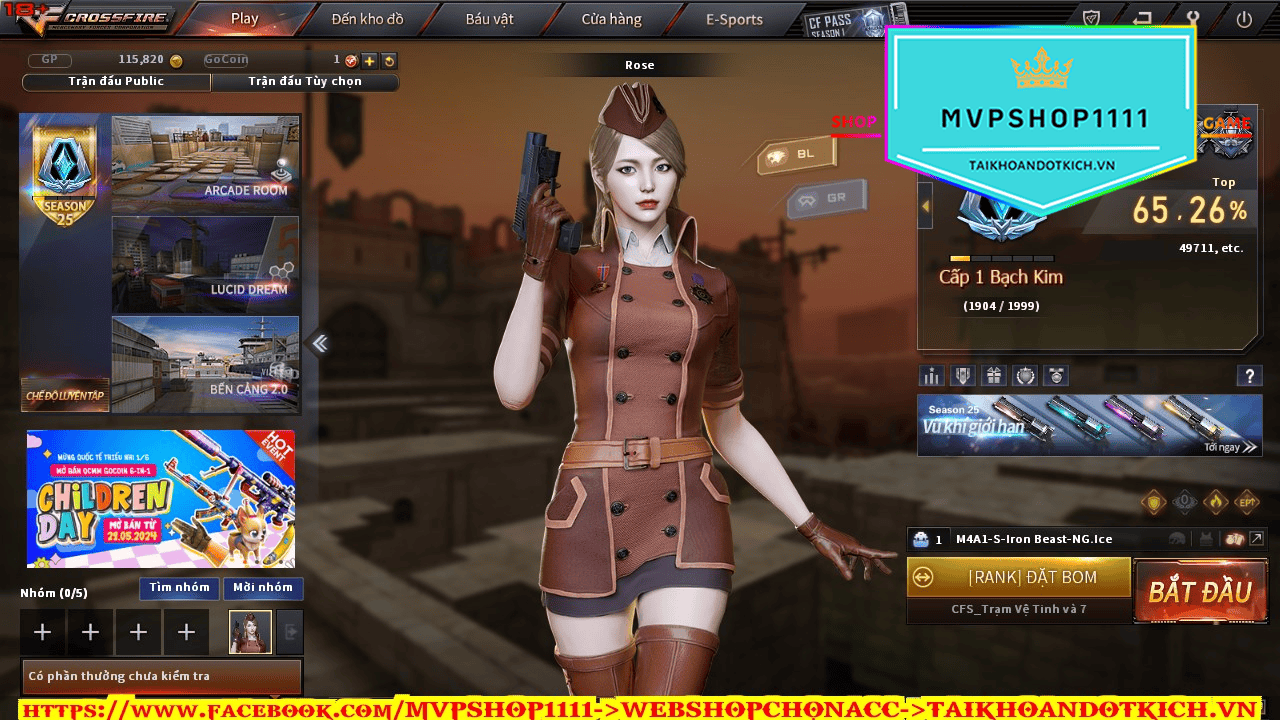Switch to the E-Sports tab
Image resolution: width=1280 pixels, height=720 pixels.
(734, 19)
